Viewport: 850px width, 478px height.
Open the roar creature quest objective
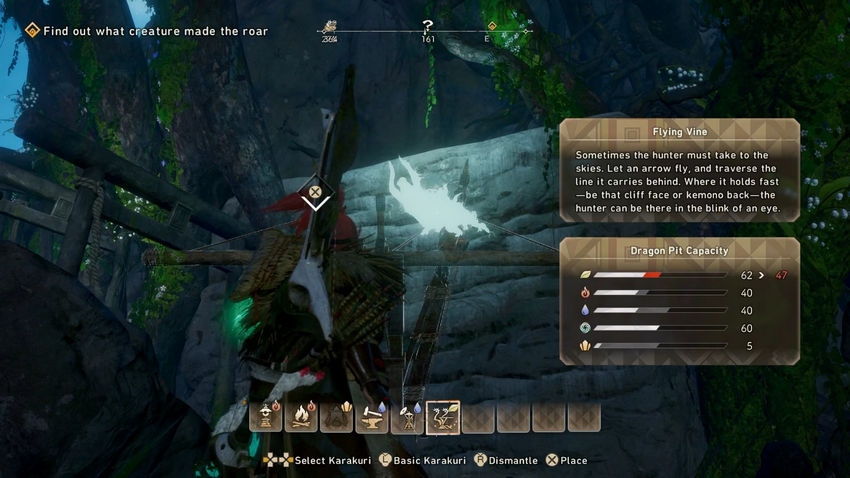click(x=146, y=31)
